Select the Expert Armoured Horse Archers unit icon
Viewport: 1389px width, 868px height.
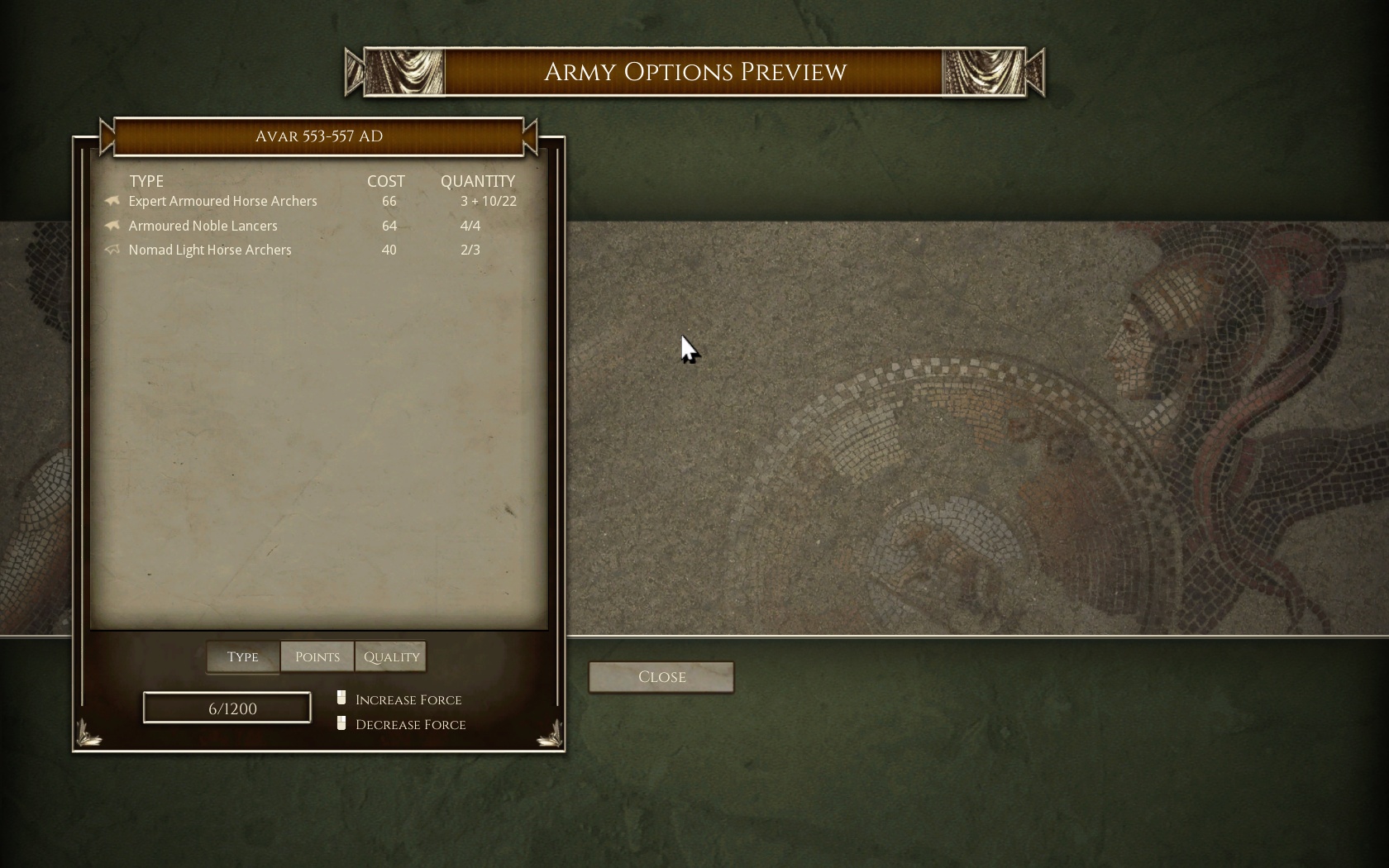point(112,201)
